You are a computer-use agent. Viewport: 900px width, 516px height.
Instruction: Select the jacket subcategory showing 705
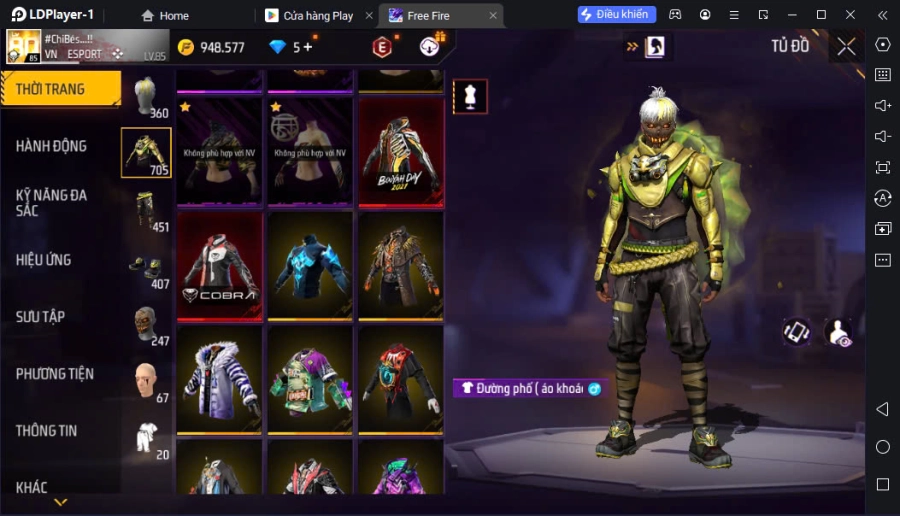(x=146, y=153)
